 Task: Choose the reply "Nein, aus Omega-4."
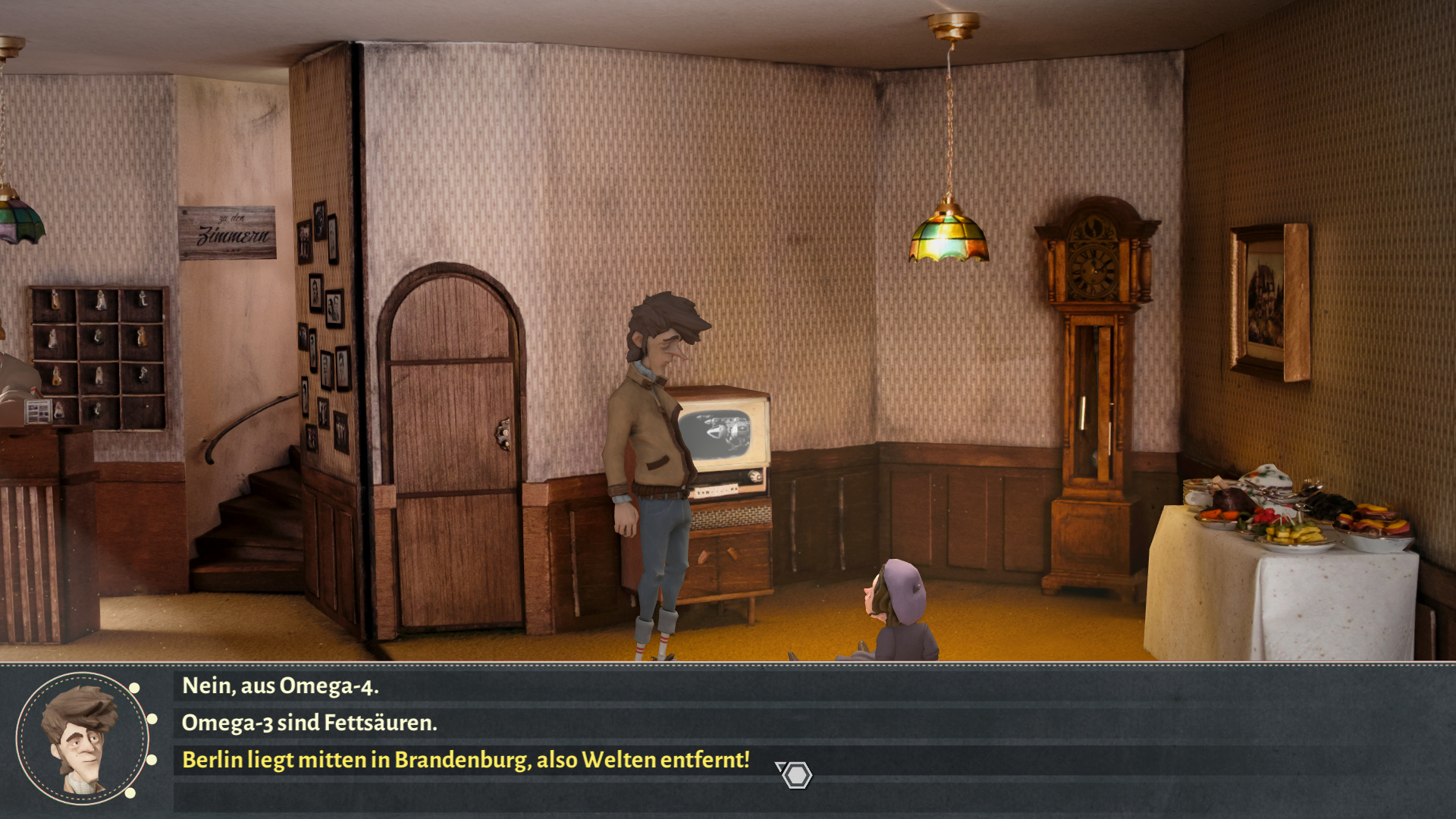pos(281,686)
